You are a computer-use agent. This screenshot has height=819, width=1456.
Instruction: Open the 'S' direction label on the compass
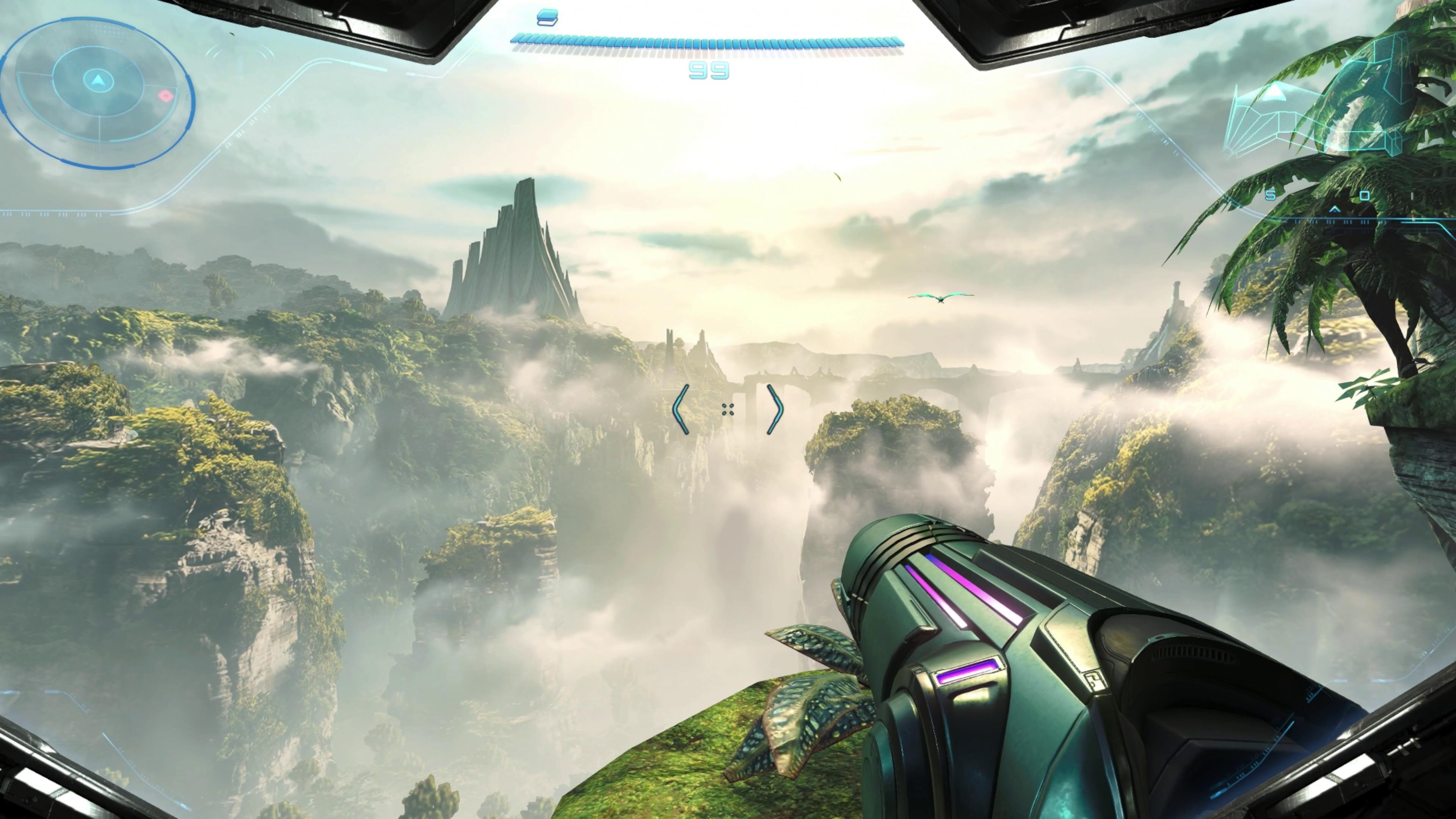(1270, 196)
